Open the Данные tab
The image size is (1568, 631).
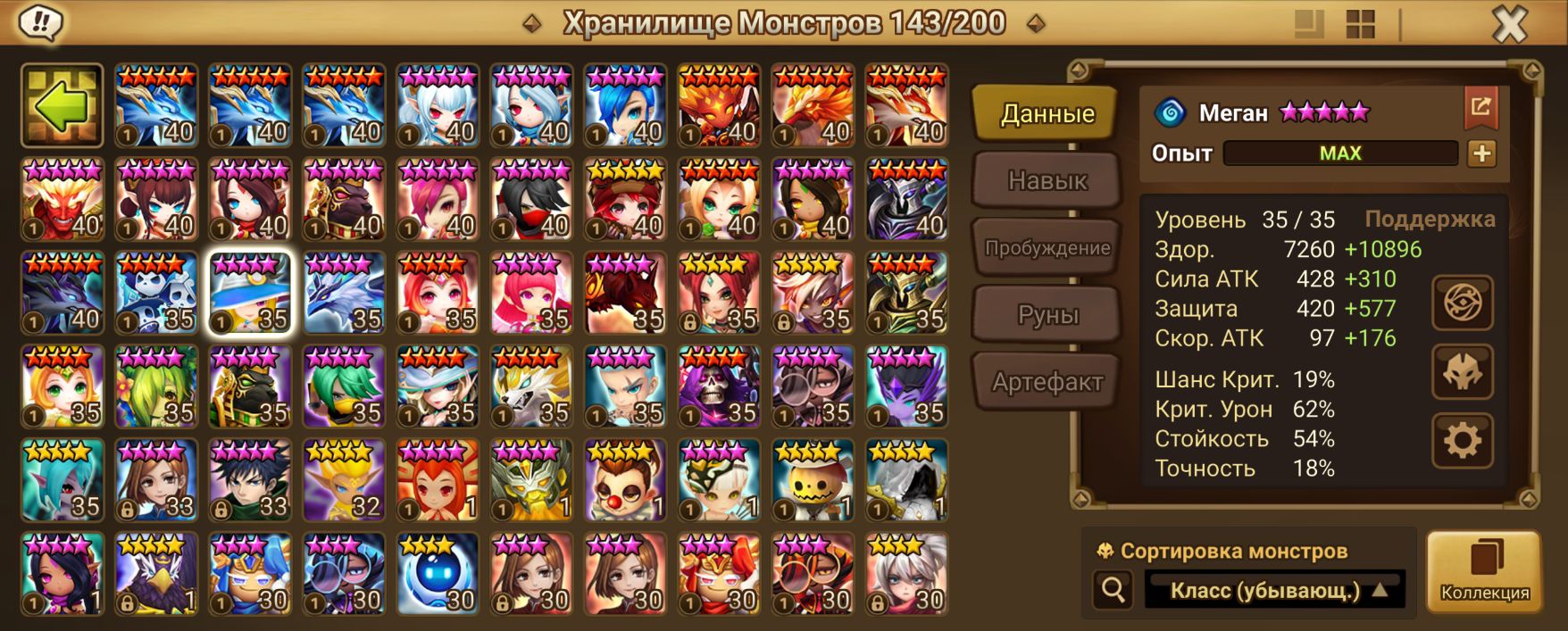click(1047, 114)
